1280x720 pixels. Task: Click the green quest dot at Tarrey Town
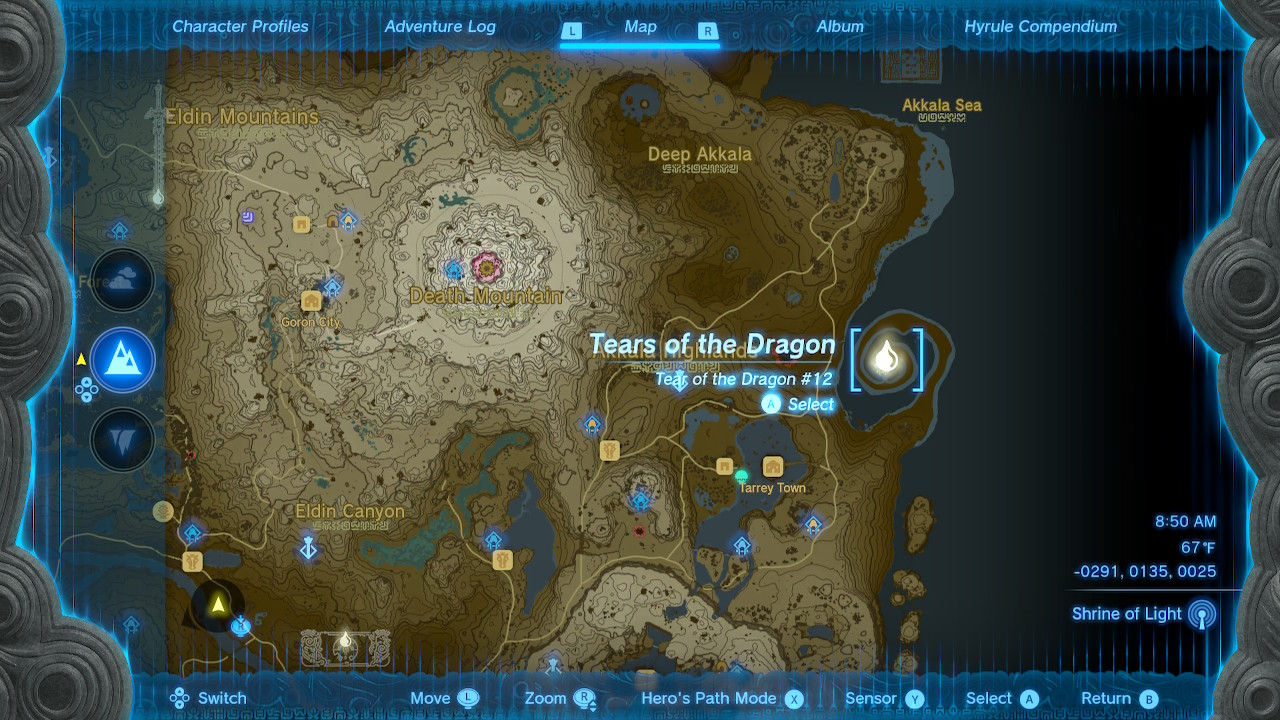(742, 475)
